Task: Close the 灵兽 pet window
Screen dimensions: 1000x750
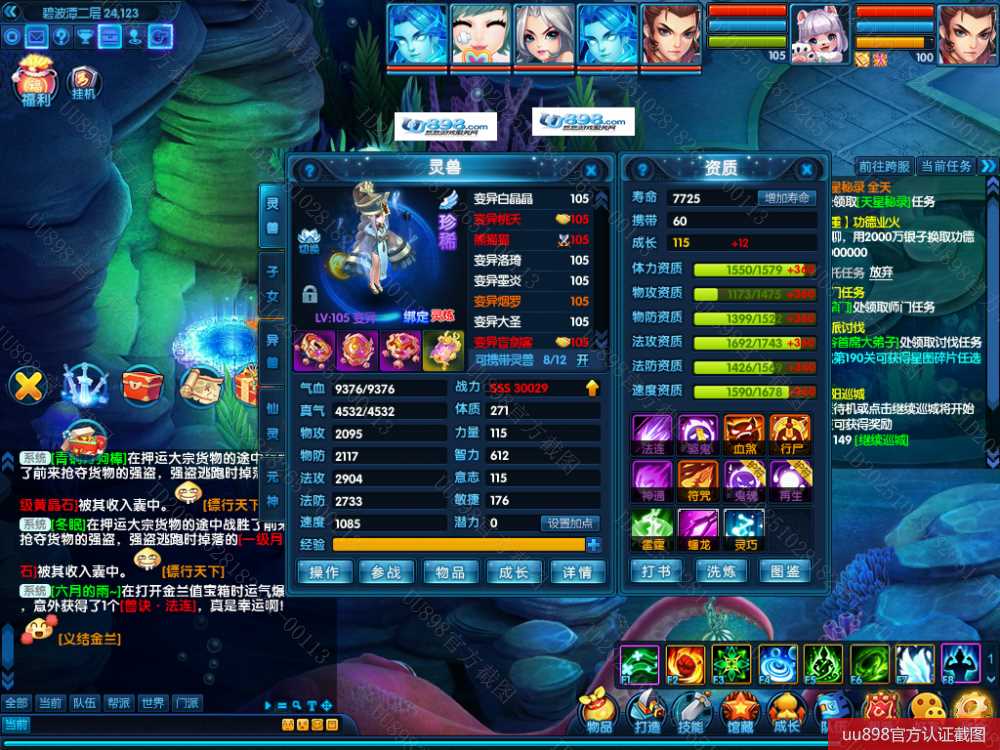Action: point(591,171)
